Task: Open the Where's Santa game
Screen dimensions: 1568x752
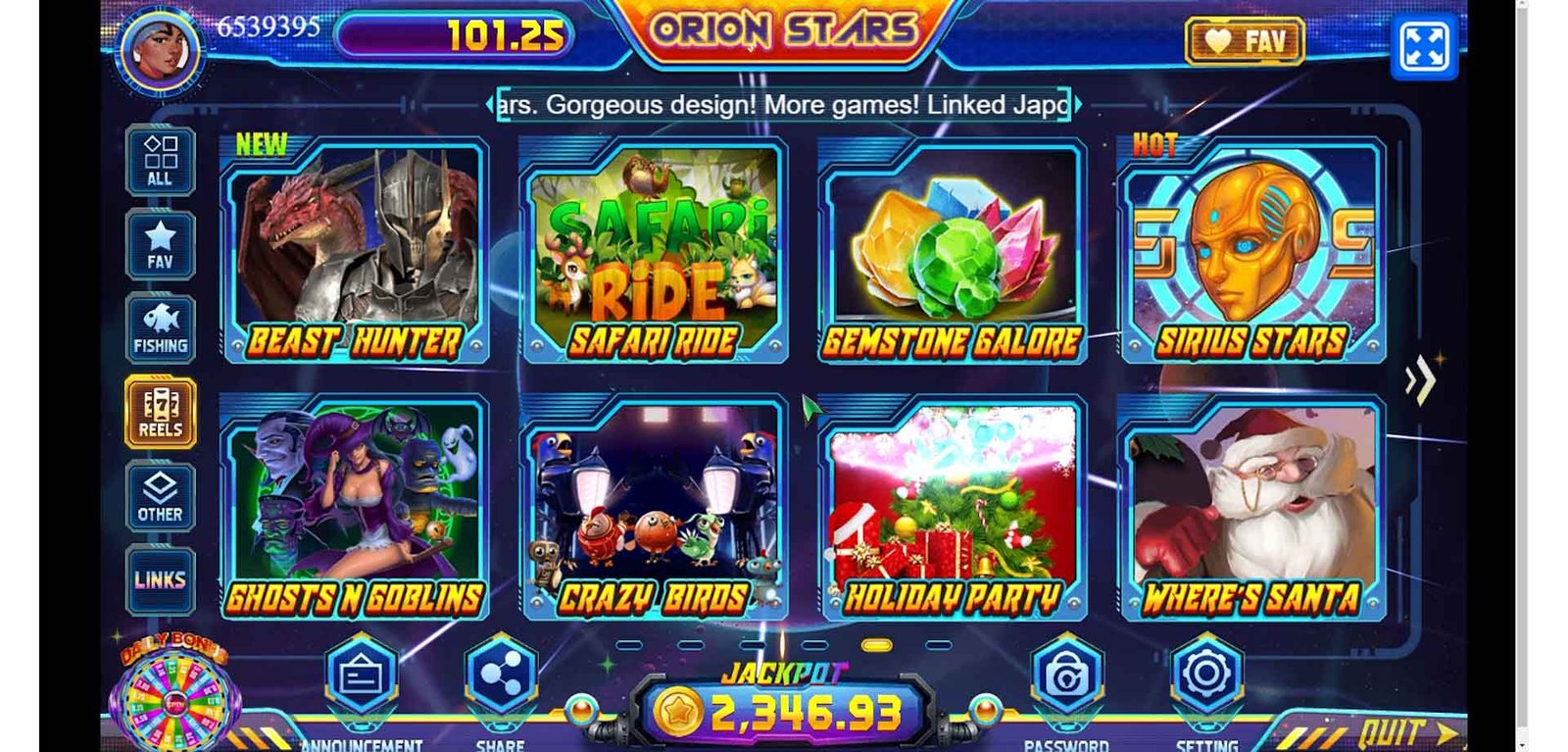Action: pos(1251,508)
